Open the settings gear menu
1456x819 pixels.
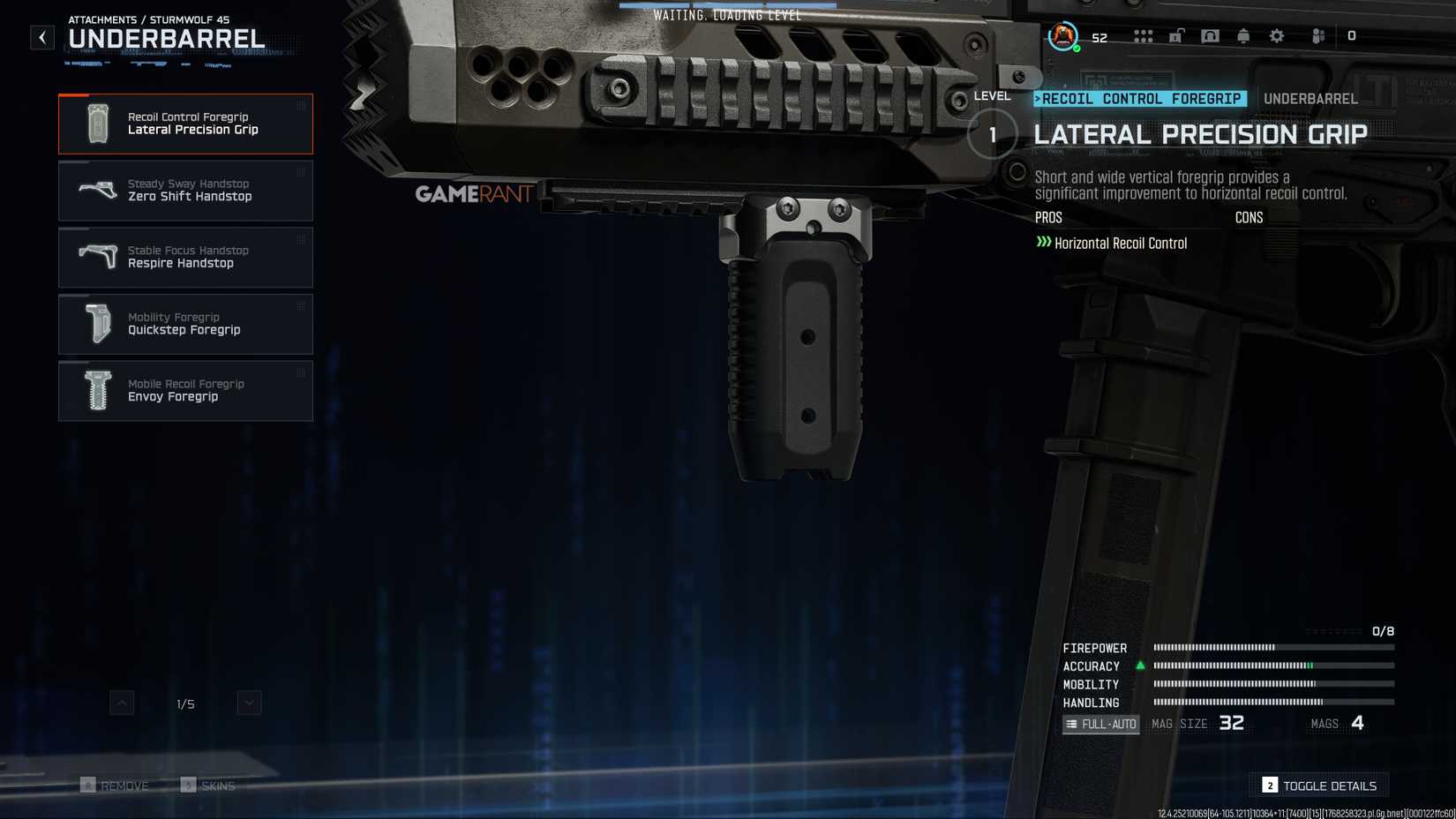click(1277, 36)
